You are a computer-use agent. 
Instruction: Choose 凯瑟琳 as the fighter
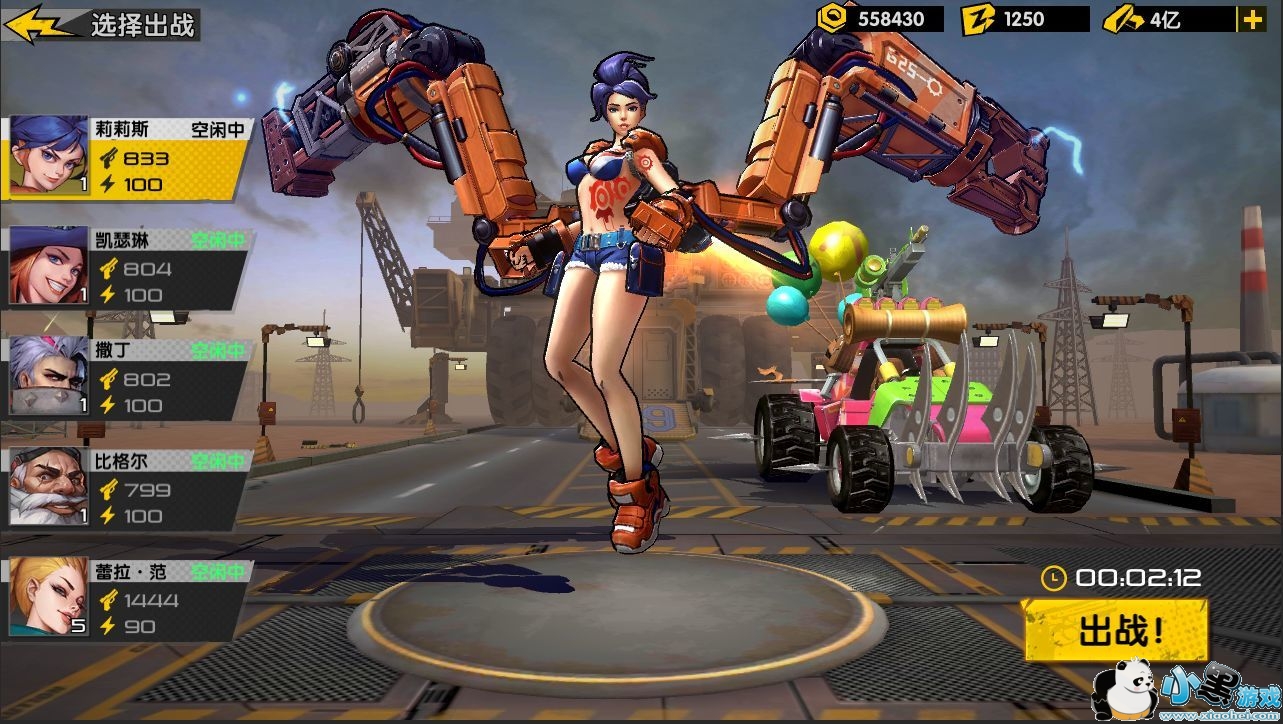(127, 268)
